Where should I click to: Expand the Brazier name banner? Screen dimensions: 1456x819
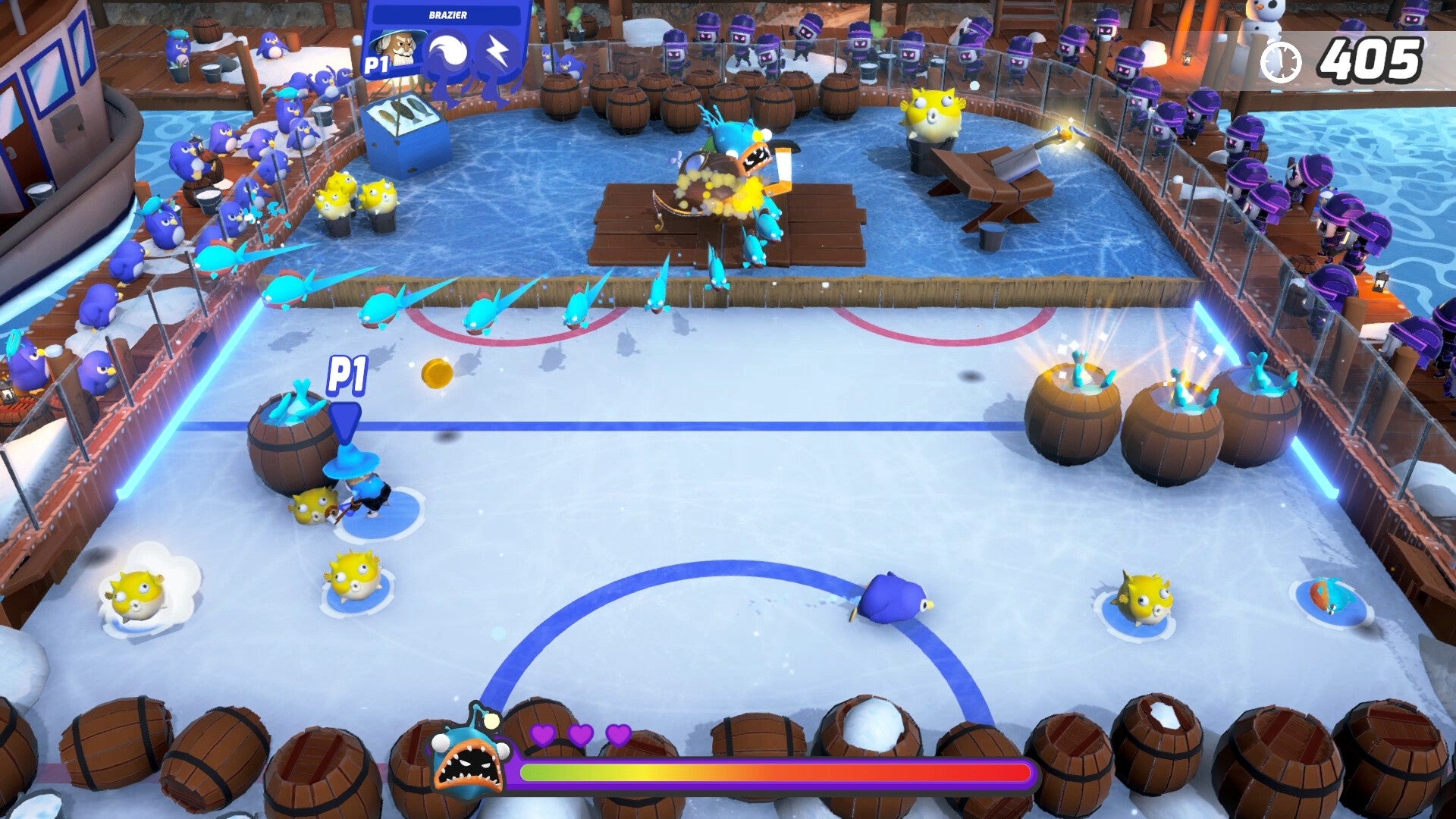[x=447, y=13]
